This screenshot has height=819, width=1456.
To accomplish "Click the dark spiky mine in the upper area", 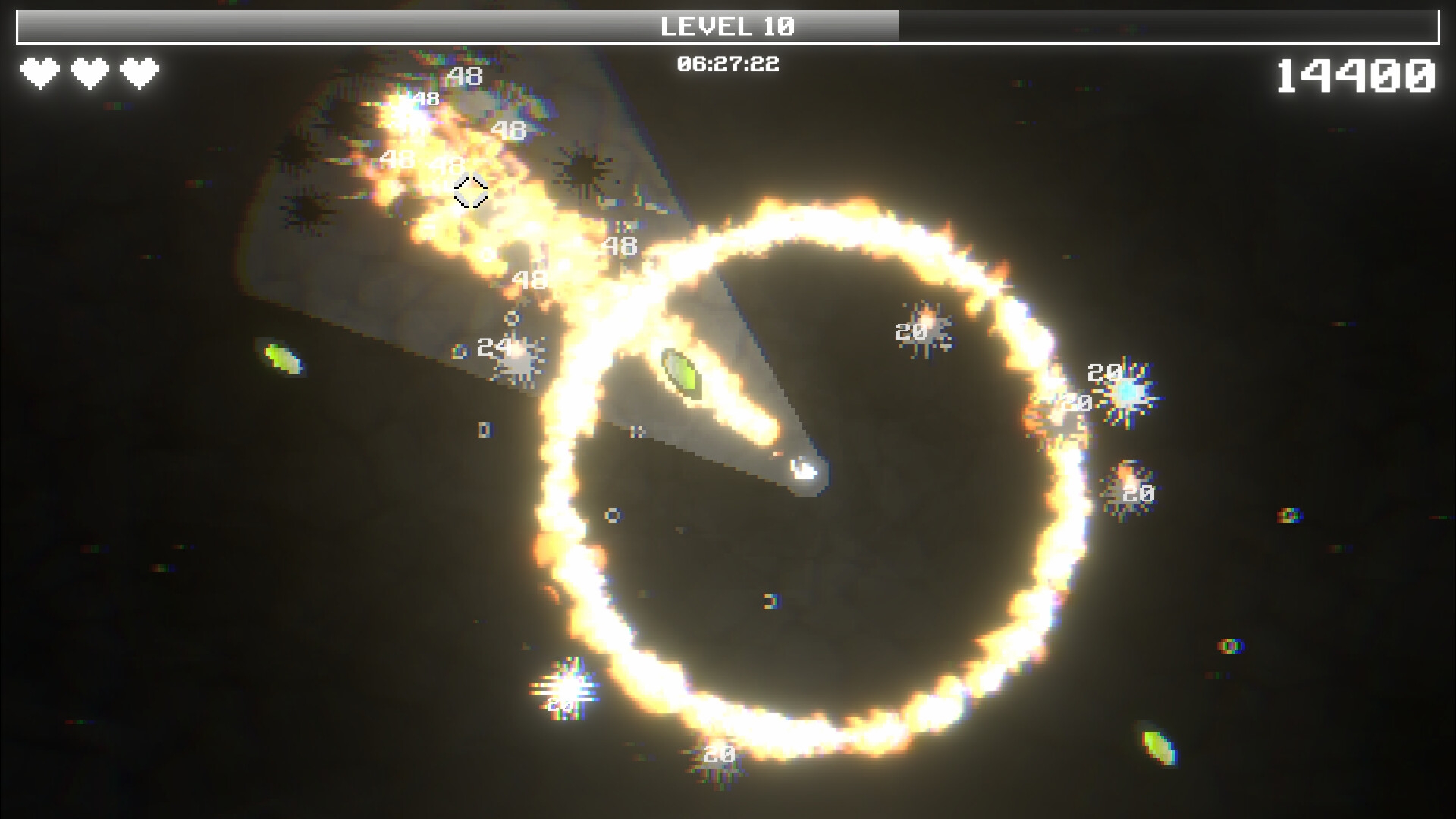I will [582, 170].
